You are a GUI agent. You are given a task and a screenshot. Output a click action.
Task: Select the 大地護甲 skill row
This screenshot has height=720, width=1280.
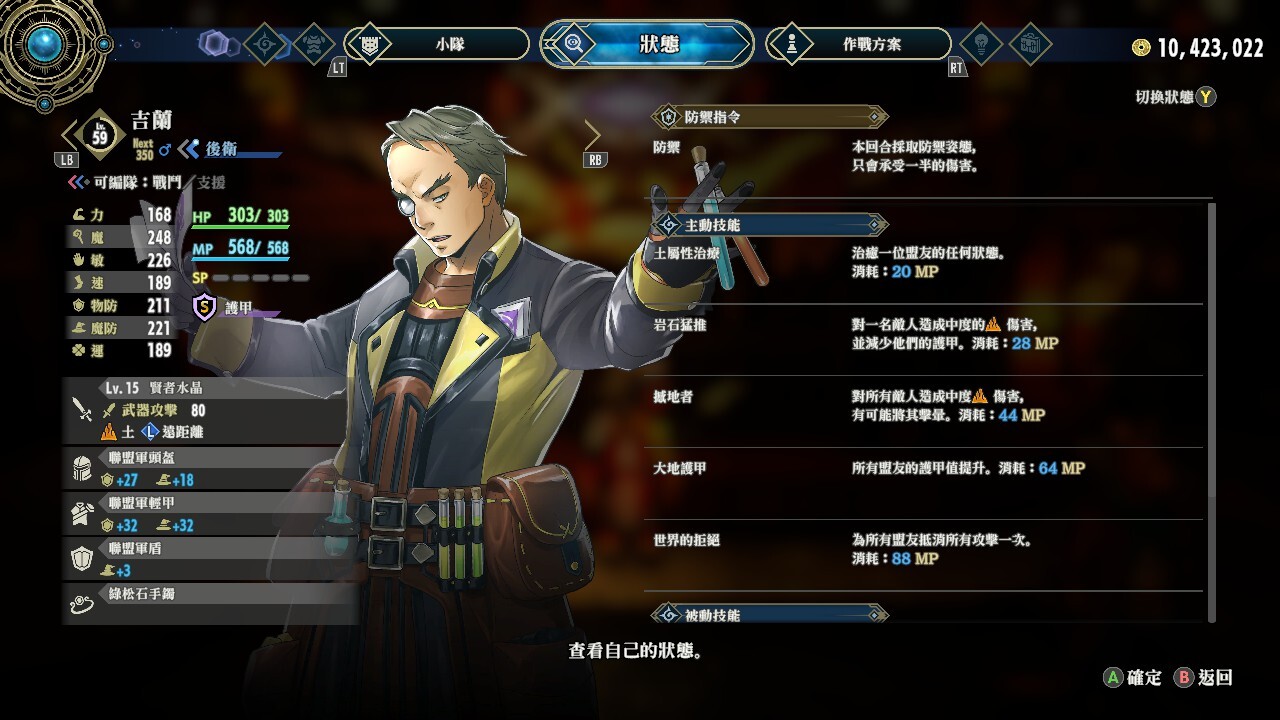click(925, 469)
